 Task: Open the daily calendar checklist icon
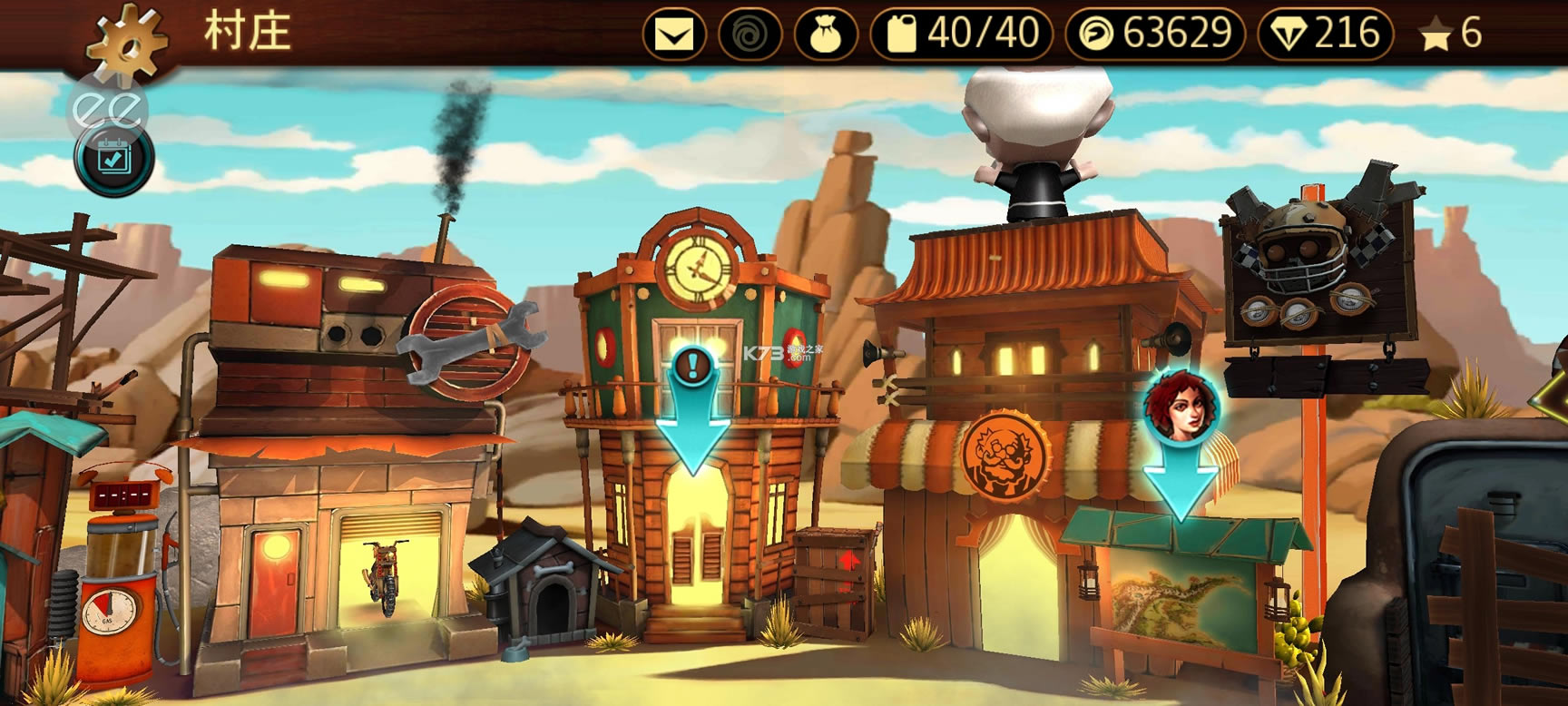(114, 160)
